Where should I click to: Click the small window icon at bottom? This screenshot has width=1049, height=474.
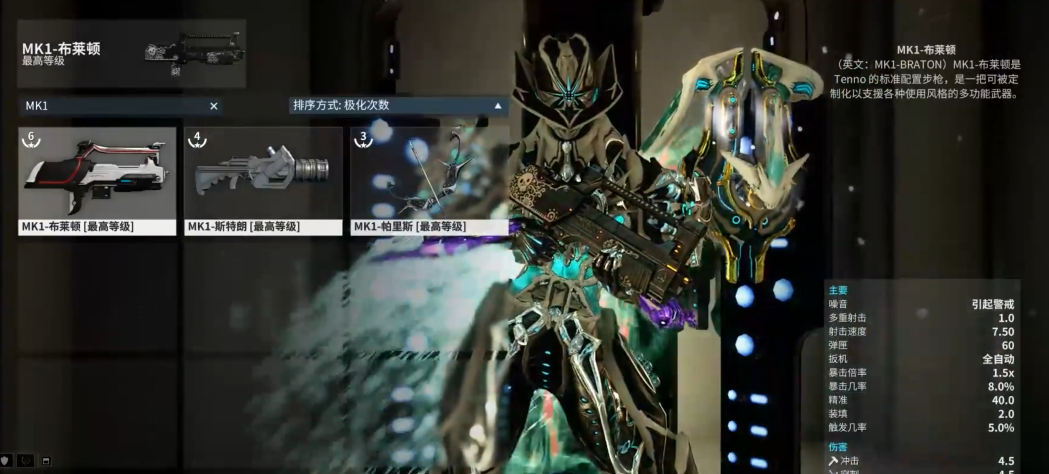click(46, 462)
